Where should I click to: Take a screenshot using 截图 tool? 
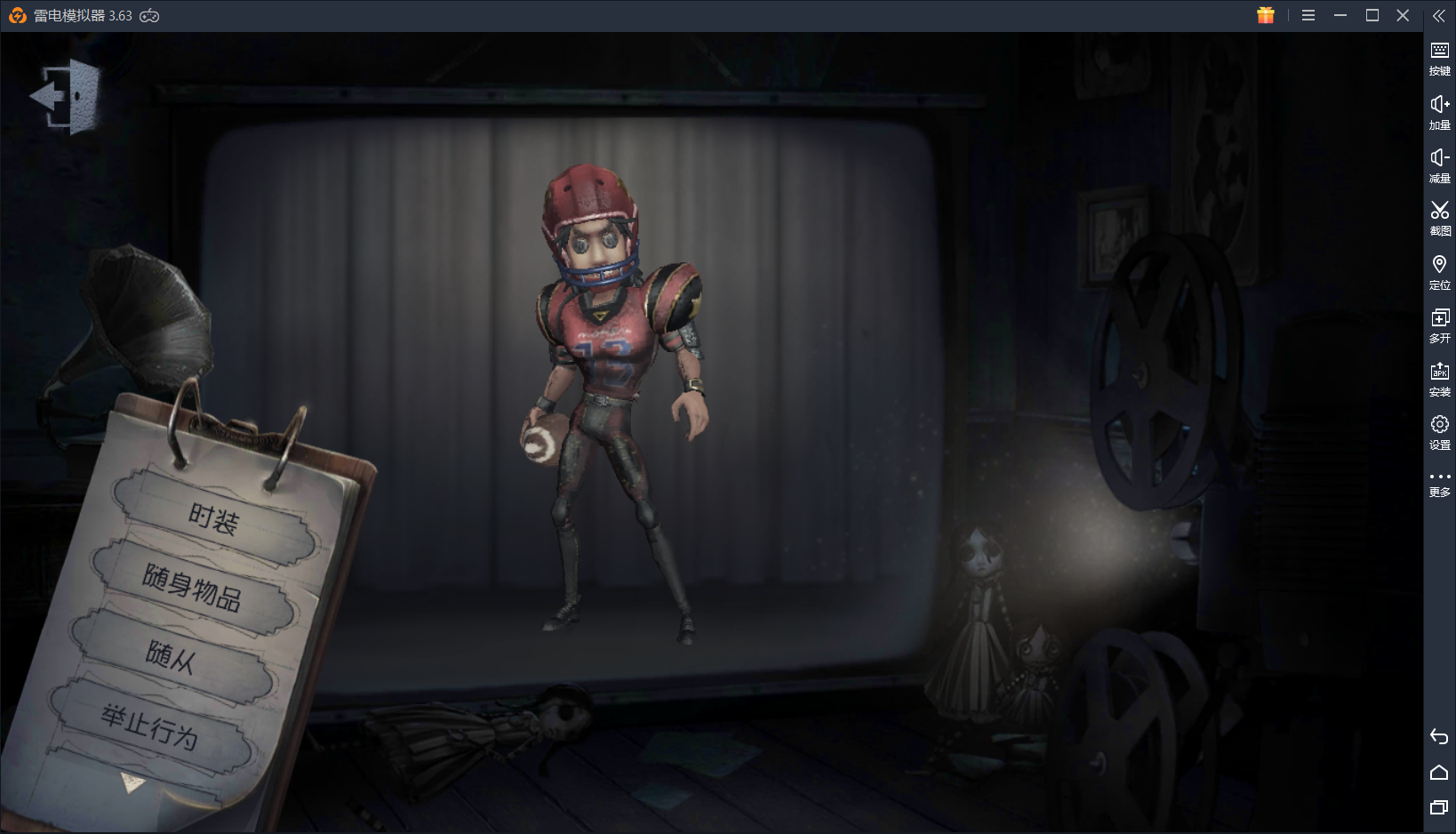click(1438, 218)
